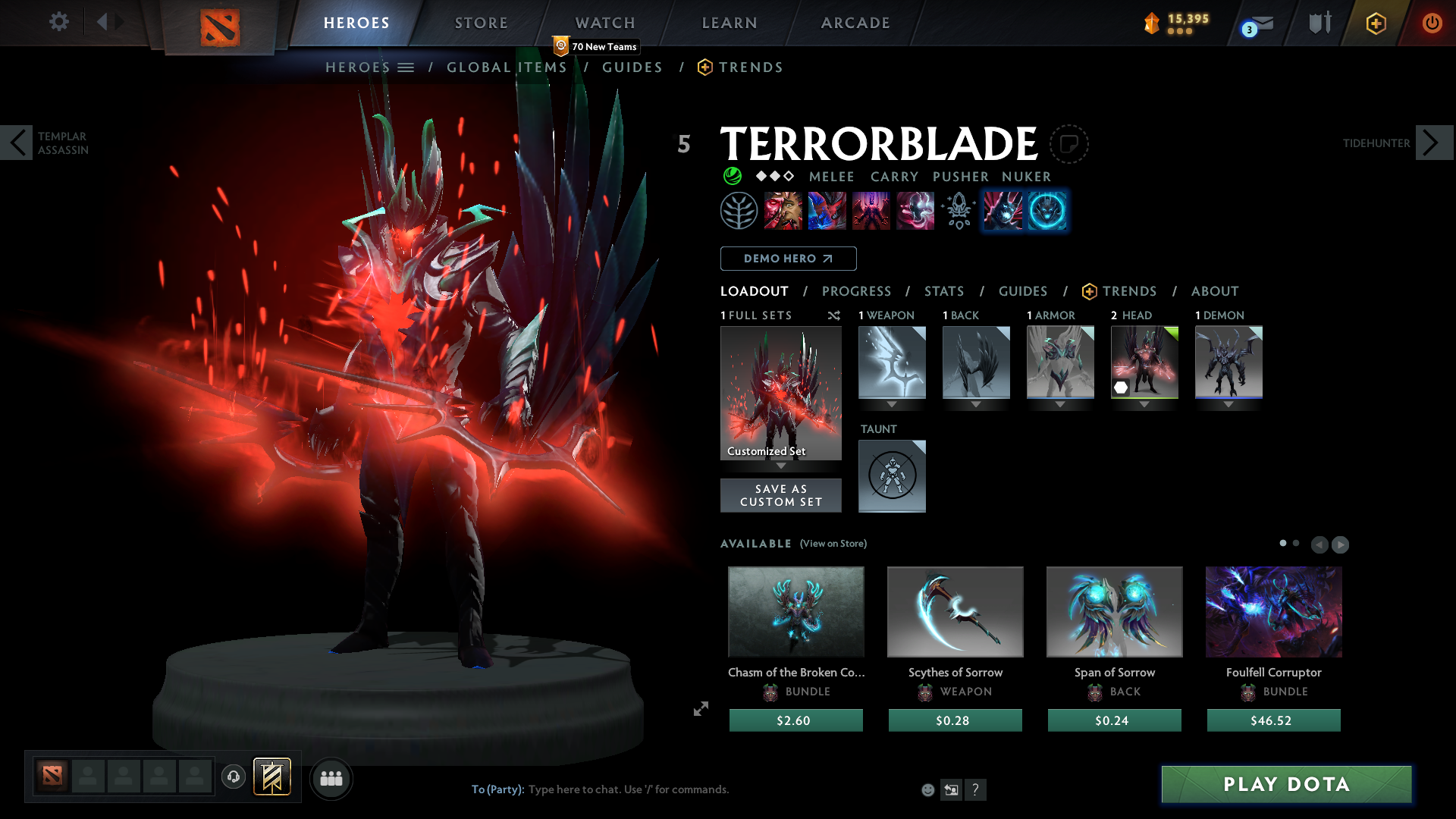Switch to the Stats tab
The image size is (1456, 819).
[x=944, y=291]
